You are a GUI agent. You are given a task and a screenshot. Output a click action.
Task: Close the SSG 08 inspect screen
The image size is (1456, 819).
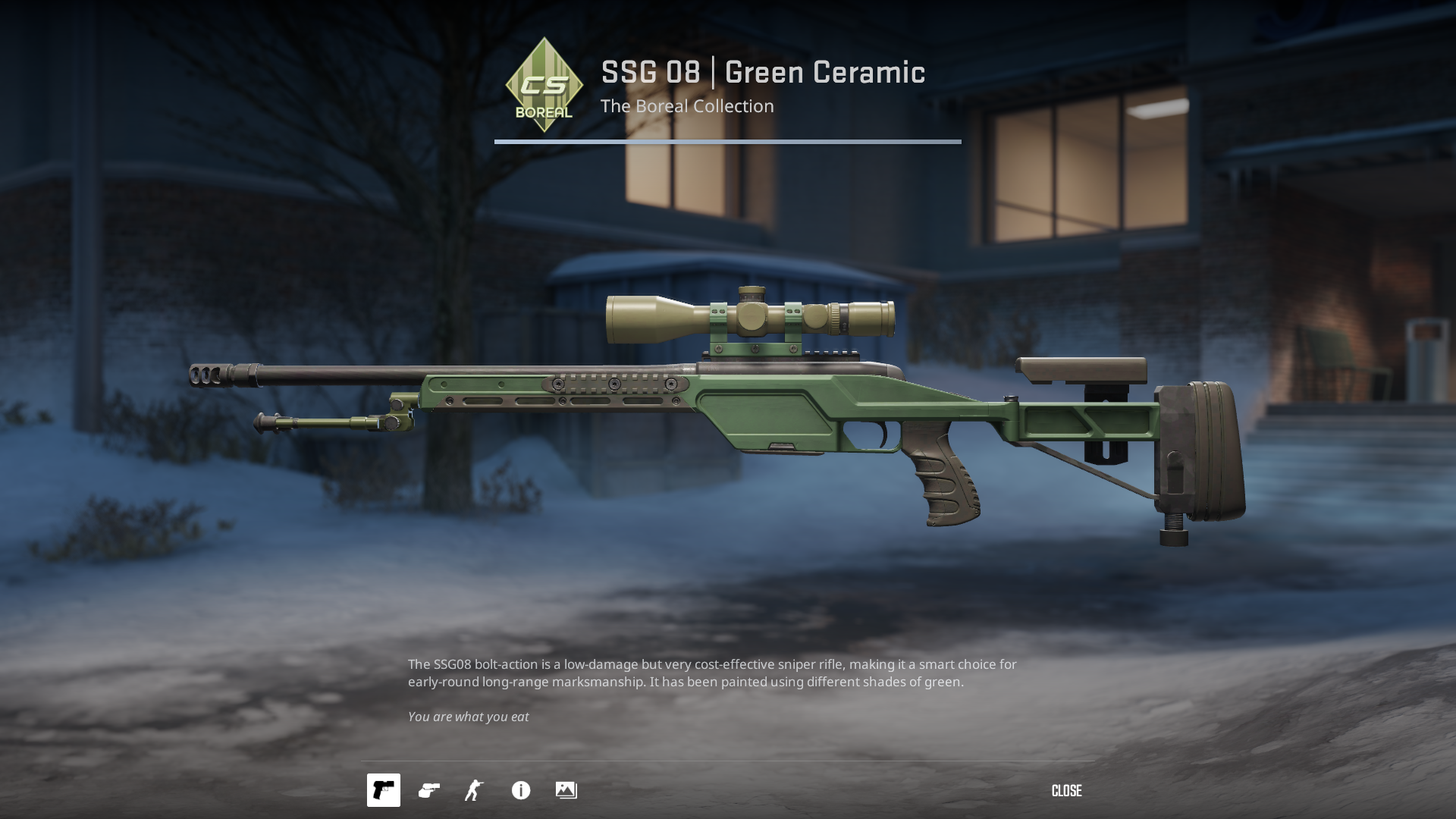(1066, 791)
